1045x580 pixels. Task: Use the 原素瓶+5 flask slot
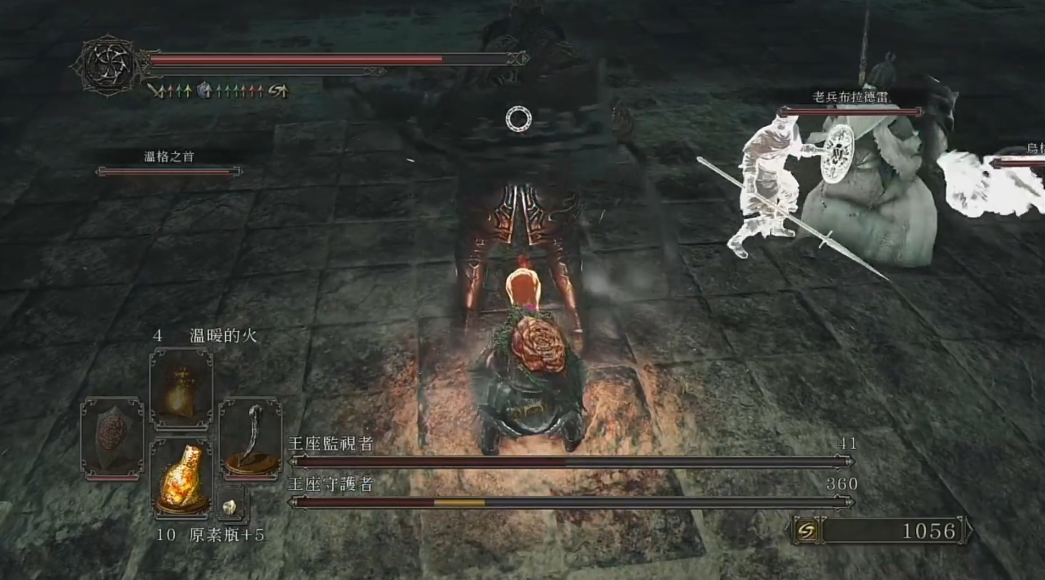181,477
